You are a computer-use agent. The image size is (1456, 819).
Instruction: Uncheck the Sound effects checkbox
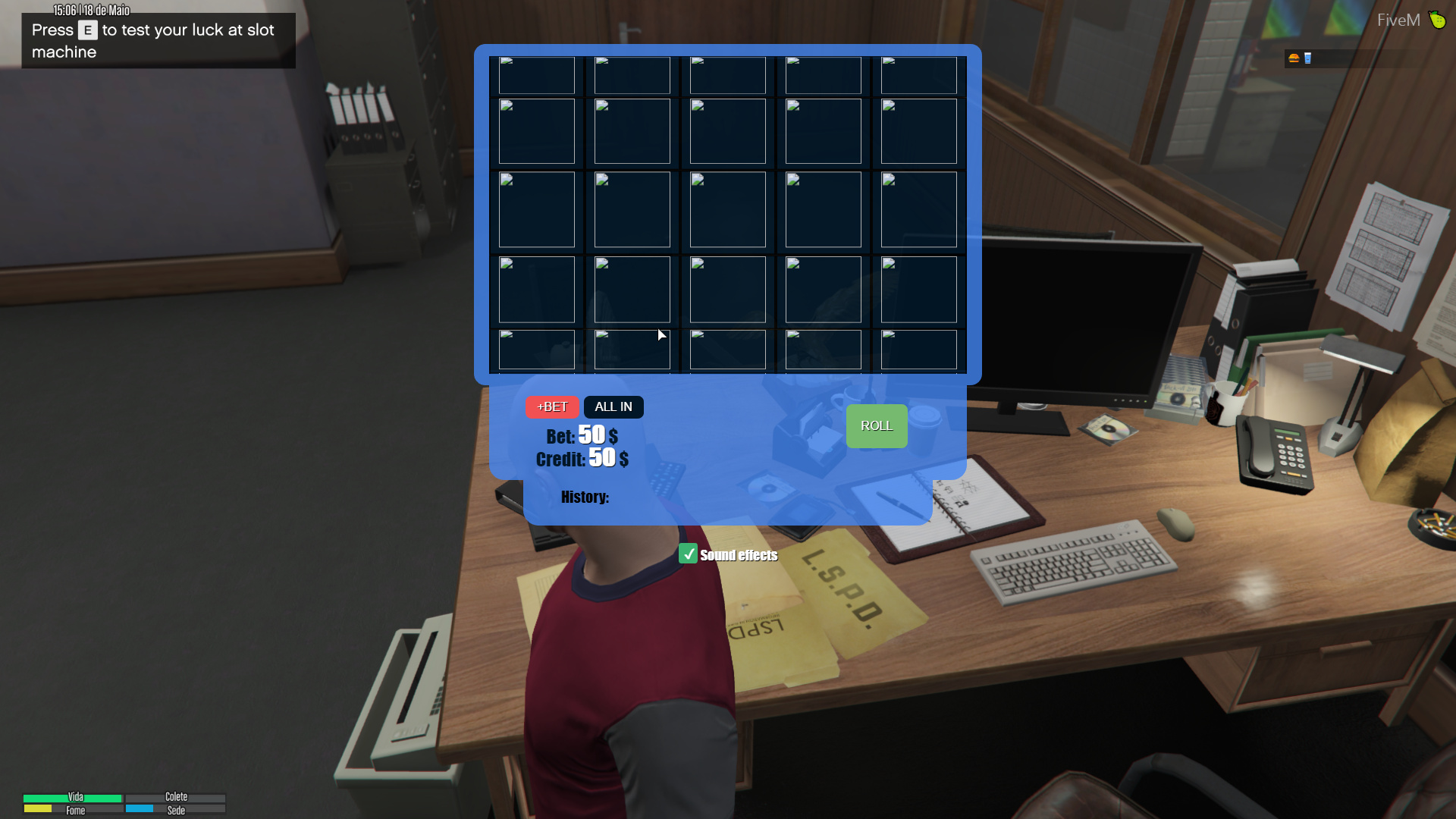pyautogui.click(x=689, y=554)
